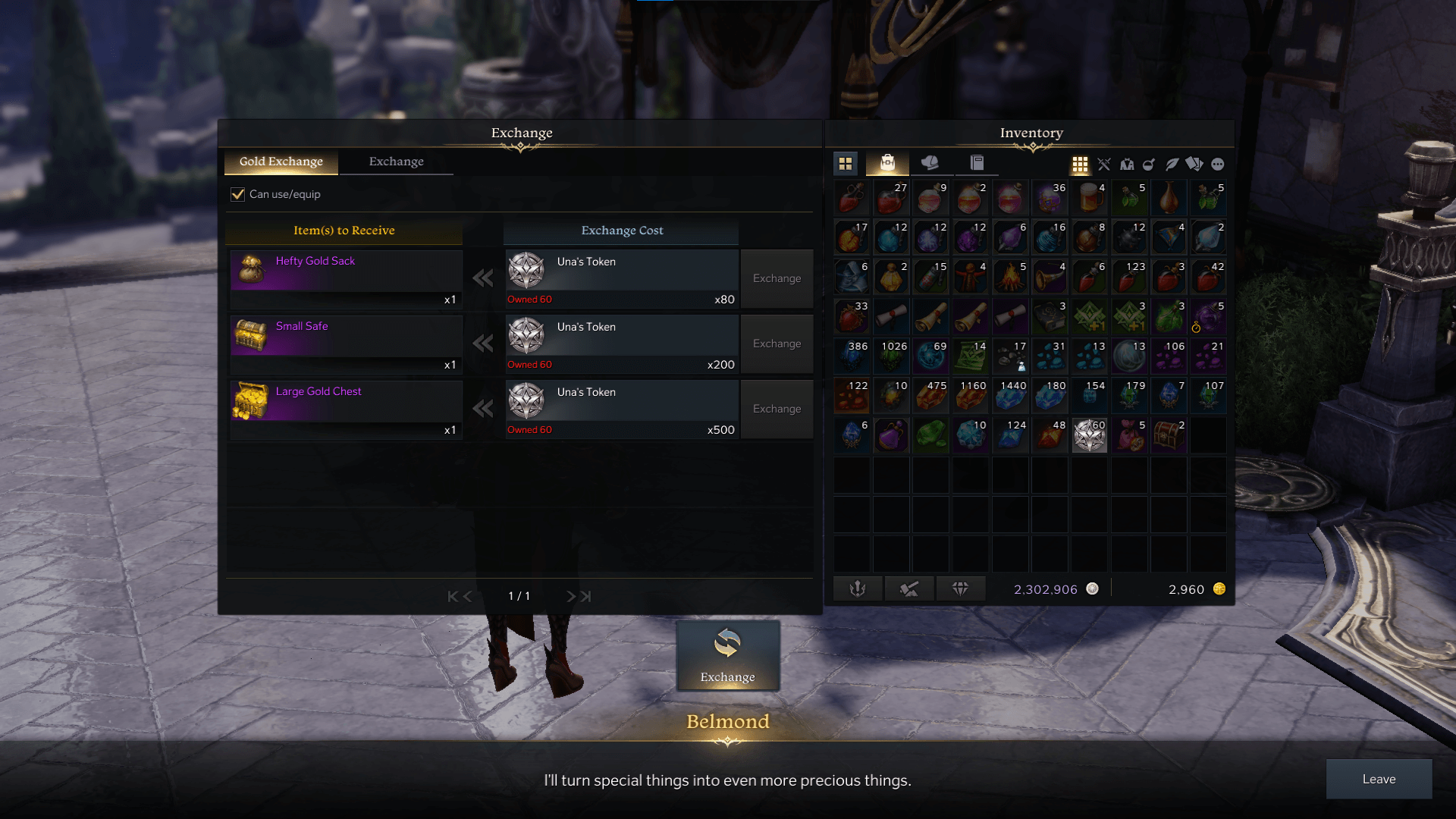Leave the conversation with Belmond
The height and width of the screenshot is (819, 1456).
point(1378,779)
